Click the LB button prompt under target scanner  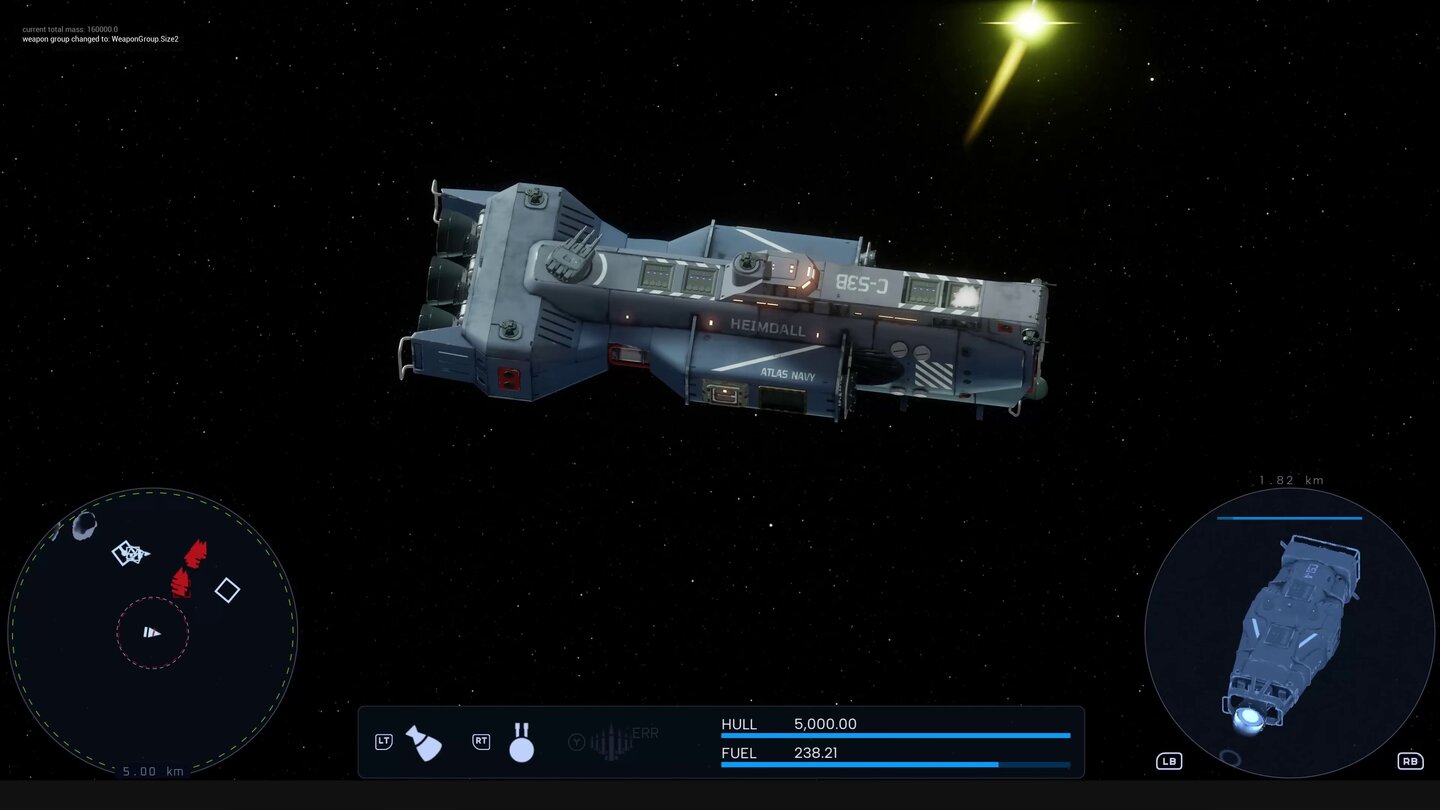(1169, 761)
